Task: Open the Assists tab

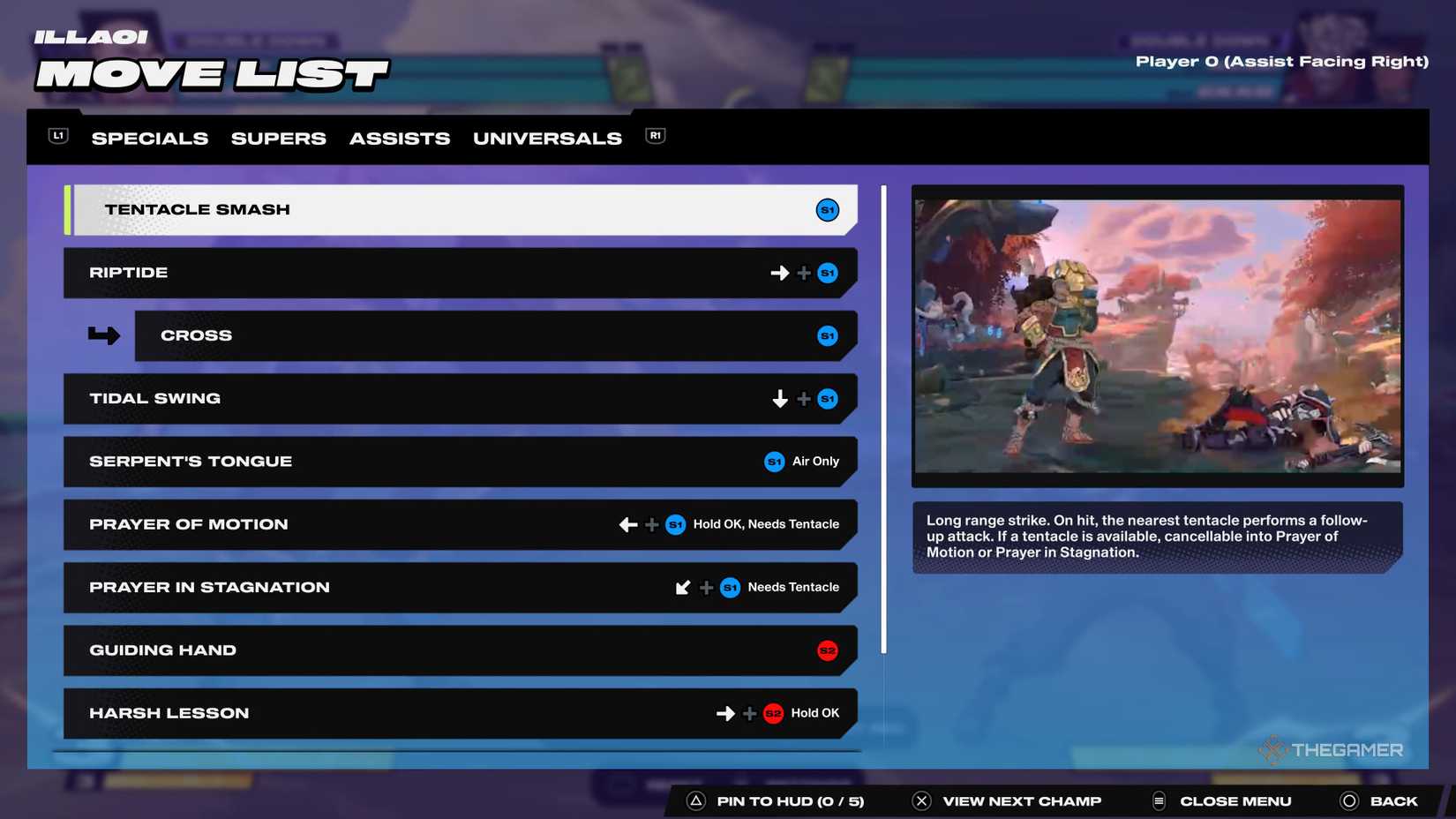Action: pos(399,138)
